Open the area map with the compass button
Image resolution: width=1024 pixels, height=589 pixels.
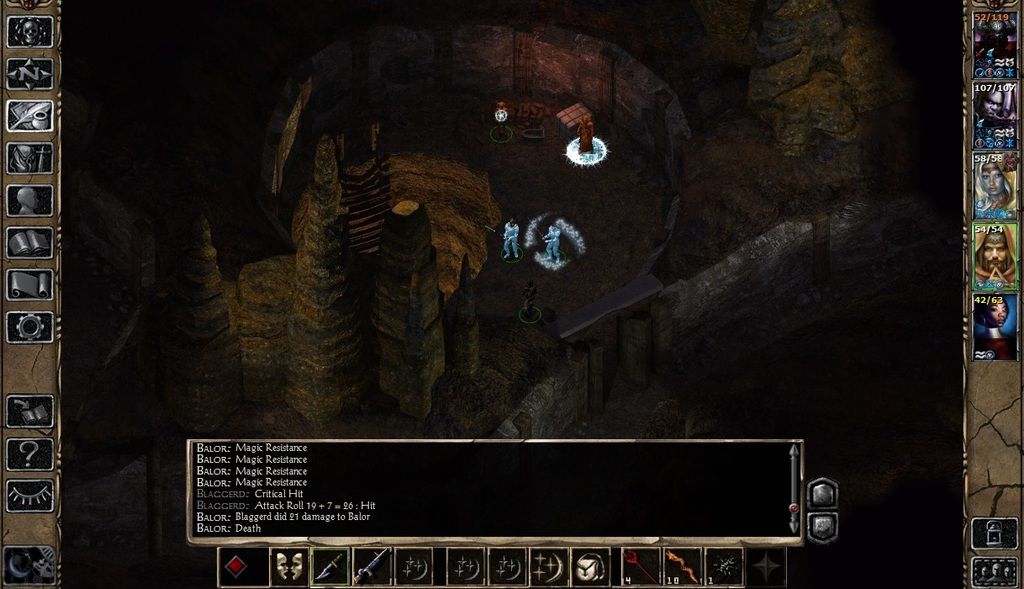tap(30, 73)
